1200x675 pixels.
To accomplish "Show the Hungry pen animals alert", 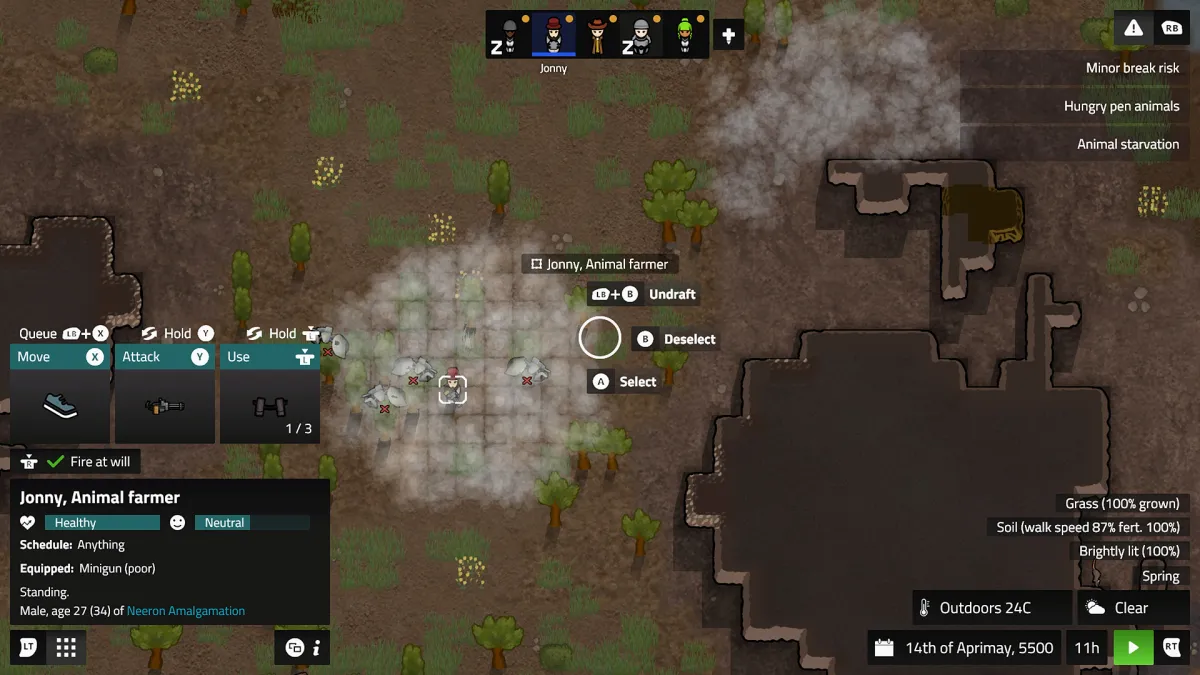I will click(x=1121, y=106).
